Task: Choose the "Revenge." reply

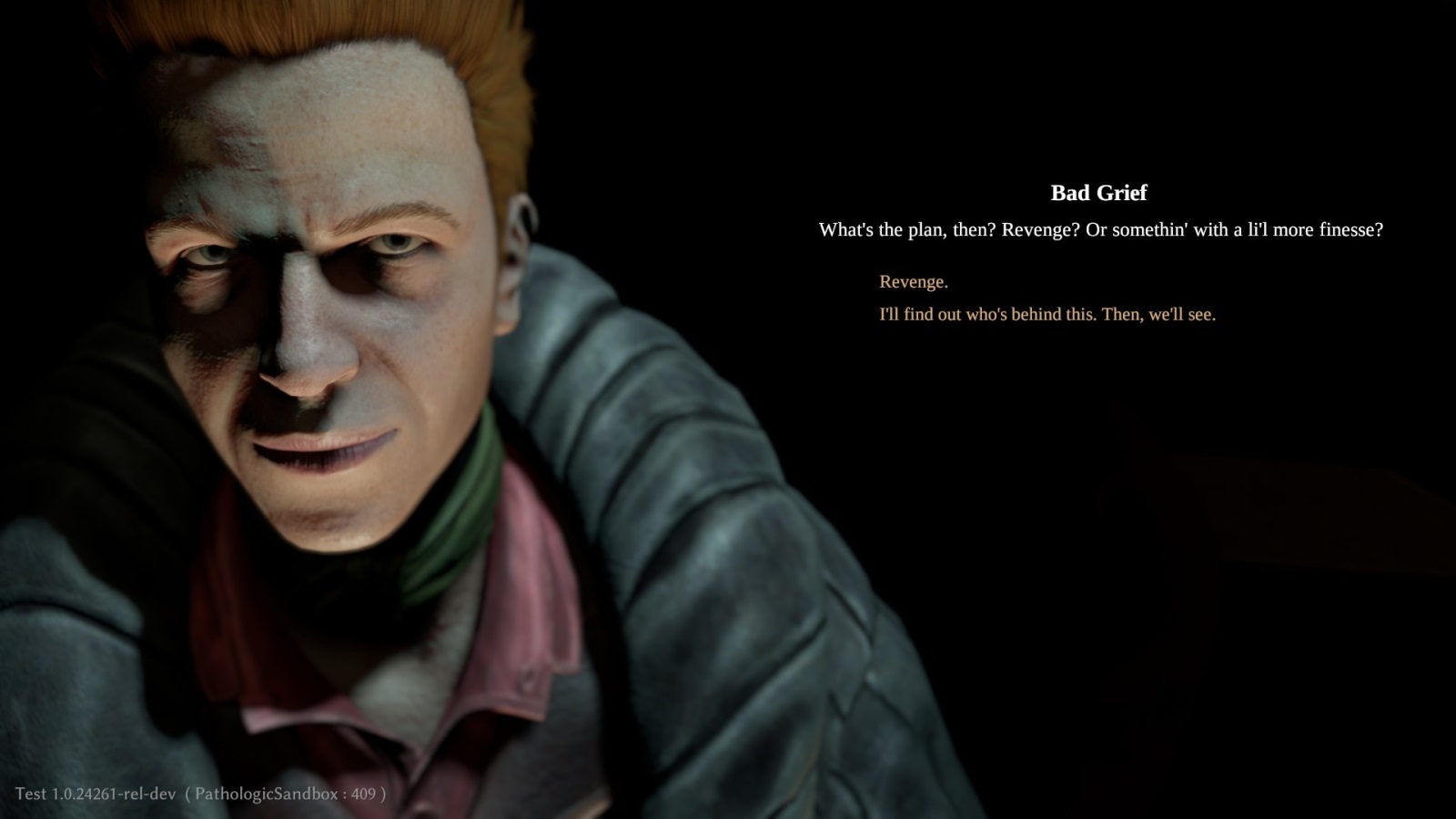Action: [x=913, y=282]
